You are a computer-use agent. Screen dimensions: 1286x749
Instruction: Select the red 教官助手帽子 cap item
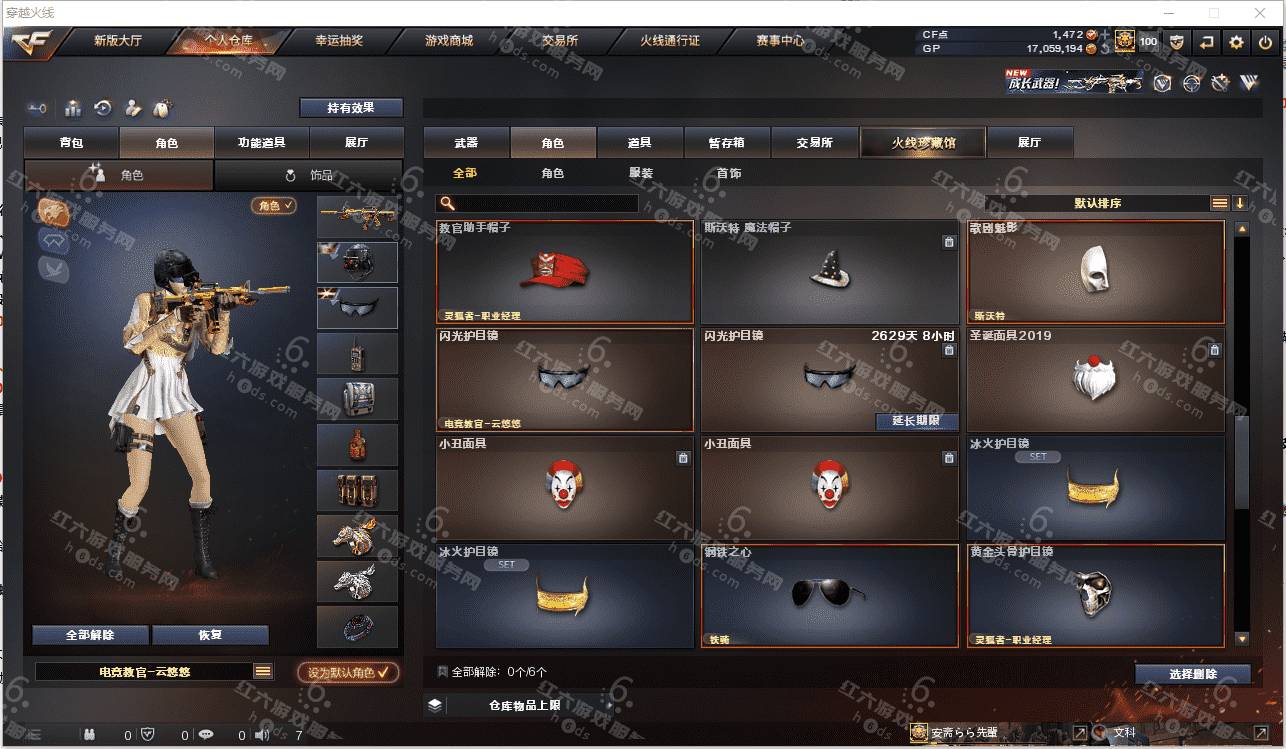[x=565, y=271]
